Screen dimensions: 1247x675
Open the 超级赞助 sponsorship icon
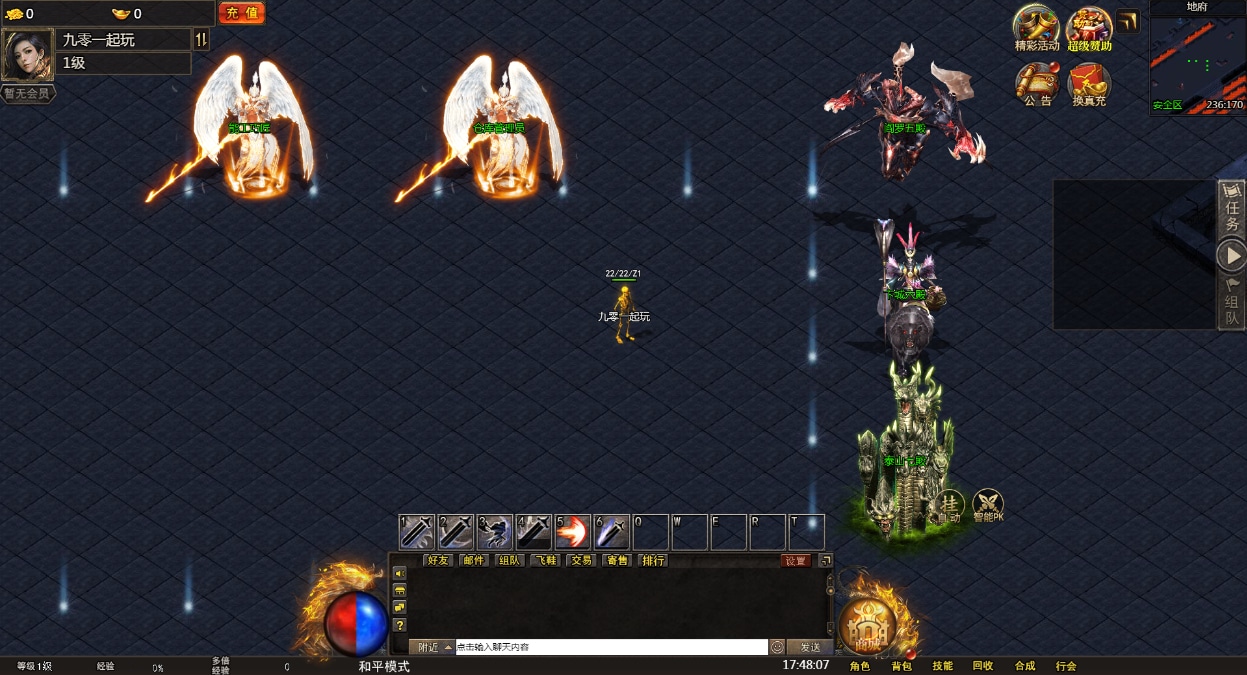click(x=1089, y=28)
